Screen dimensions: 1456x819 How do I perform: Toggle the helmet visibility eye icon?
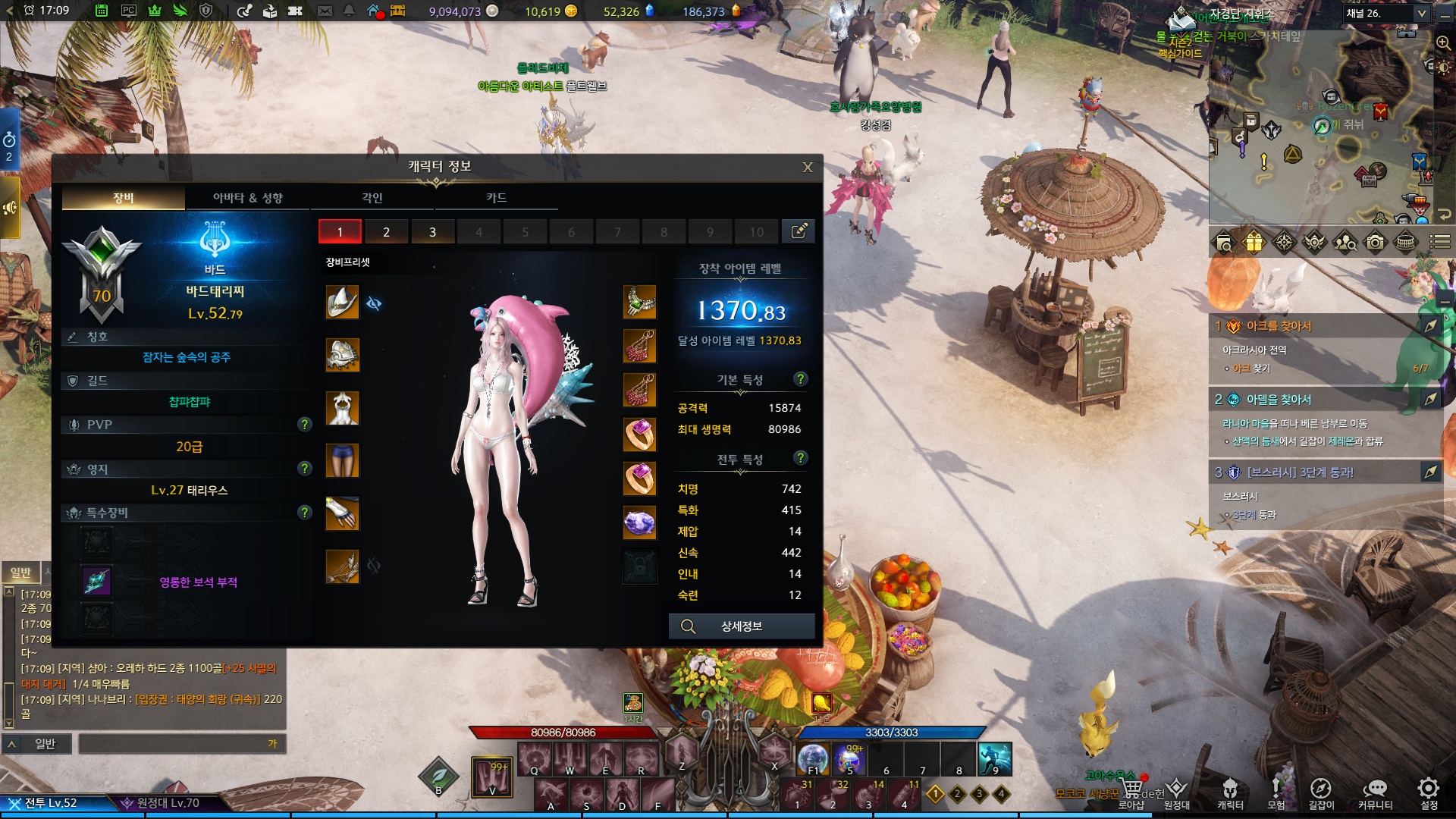pos(373,303)
